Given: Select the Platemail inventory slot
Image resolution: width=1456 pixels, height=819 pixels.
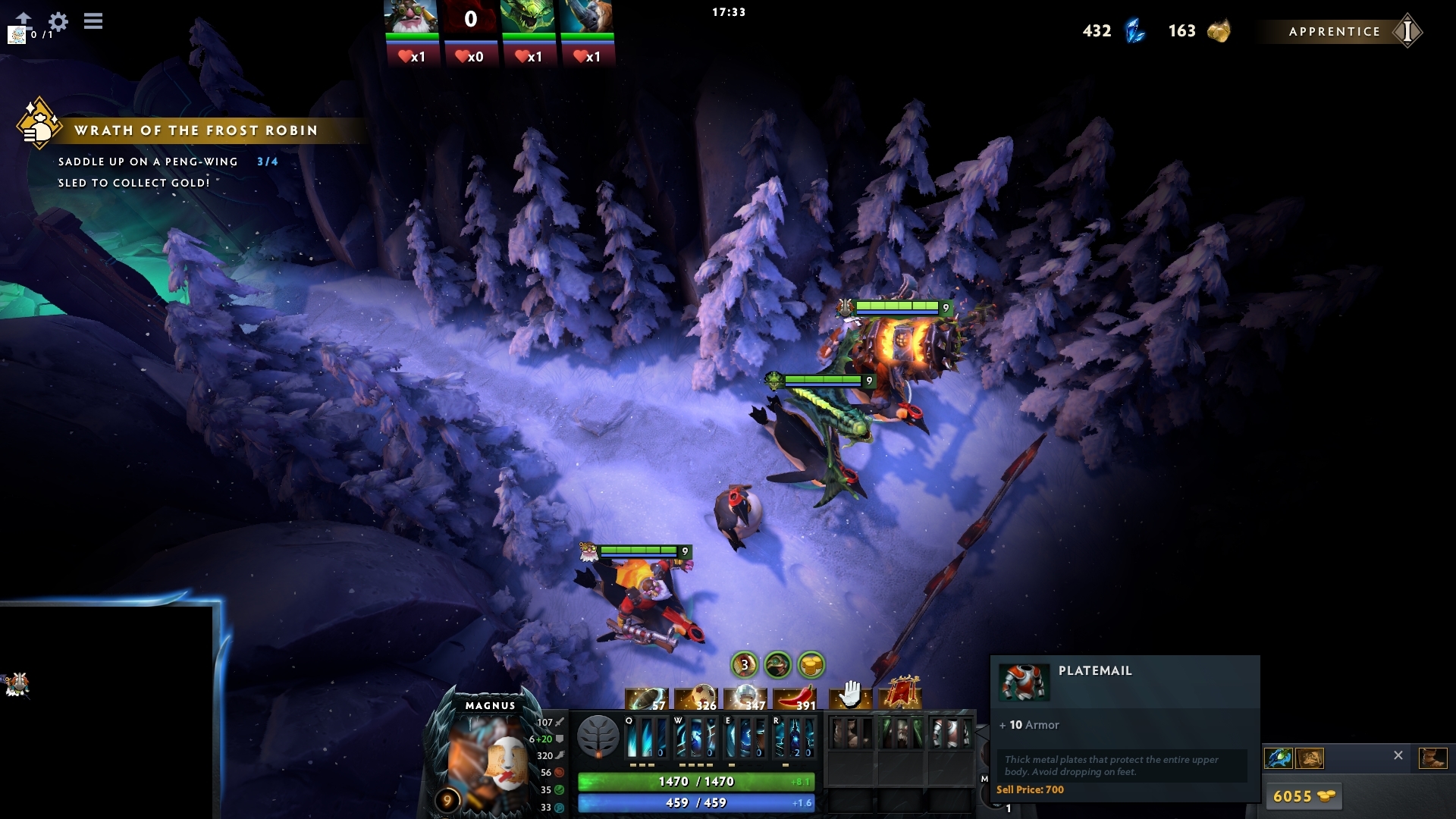Looking at the screenshot, I should click(950, 733).
